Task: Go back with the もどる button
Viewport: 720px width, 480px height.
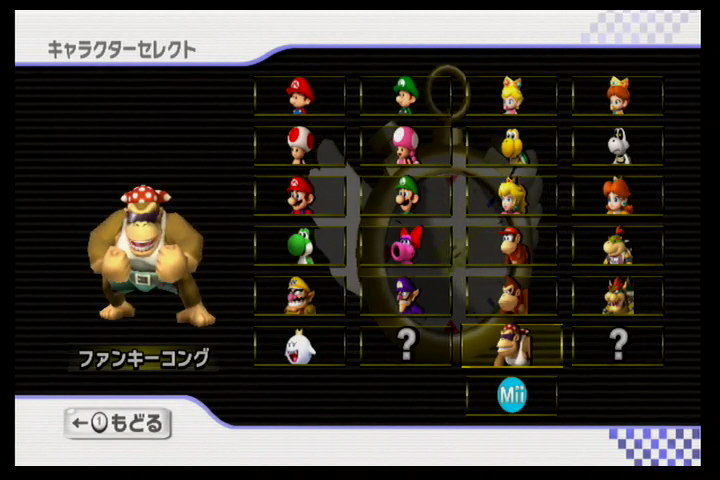Action: [118, 423]
